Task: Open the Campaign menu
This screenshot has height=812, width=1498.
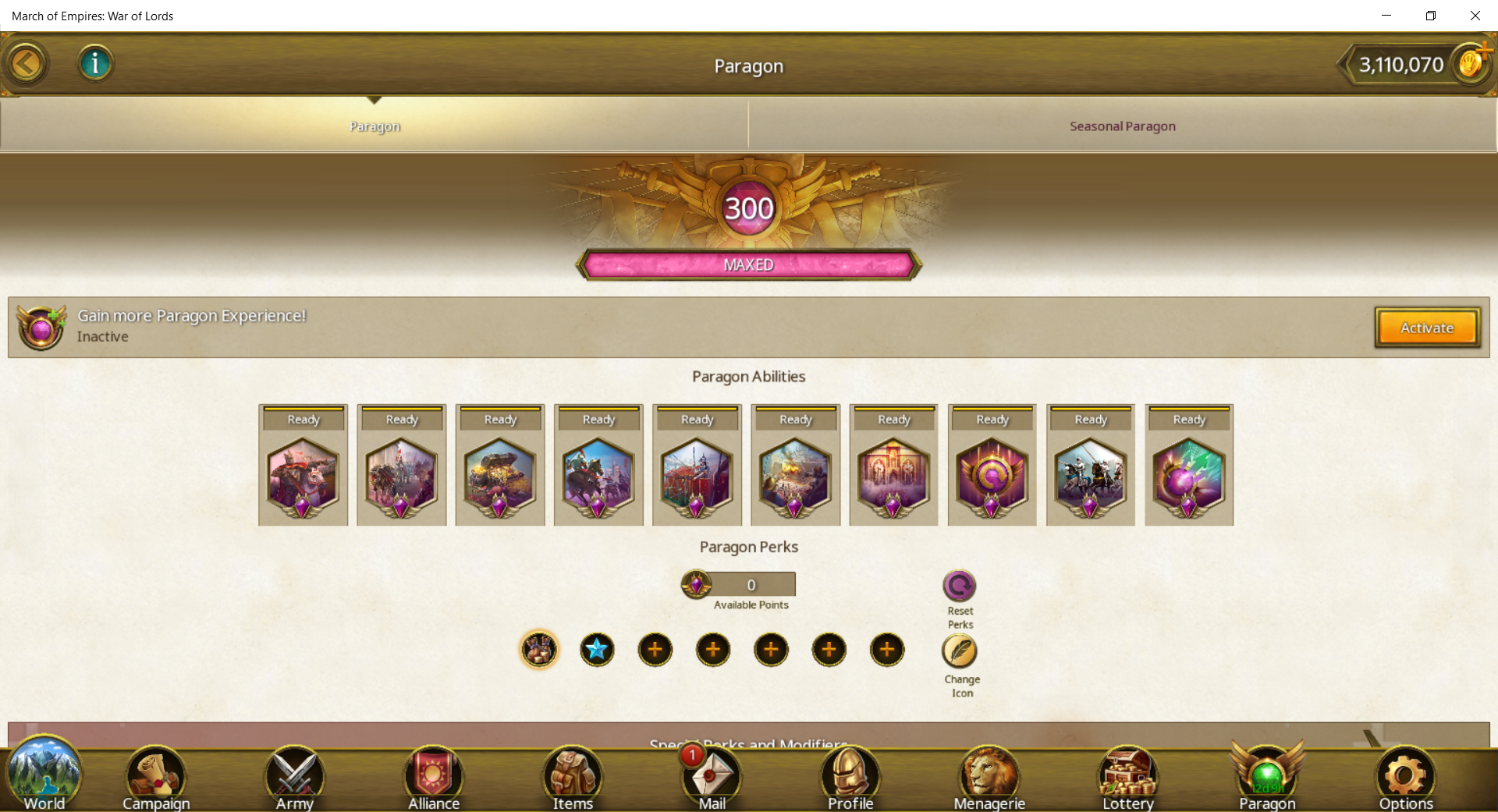Action: point(156,778)
